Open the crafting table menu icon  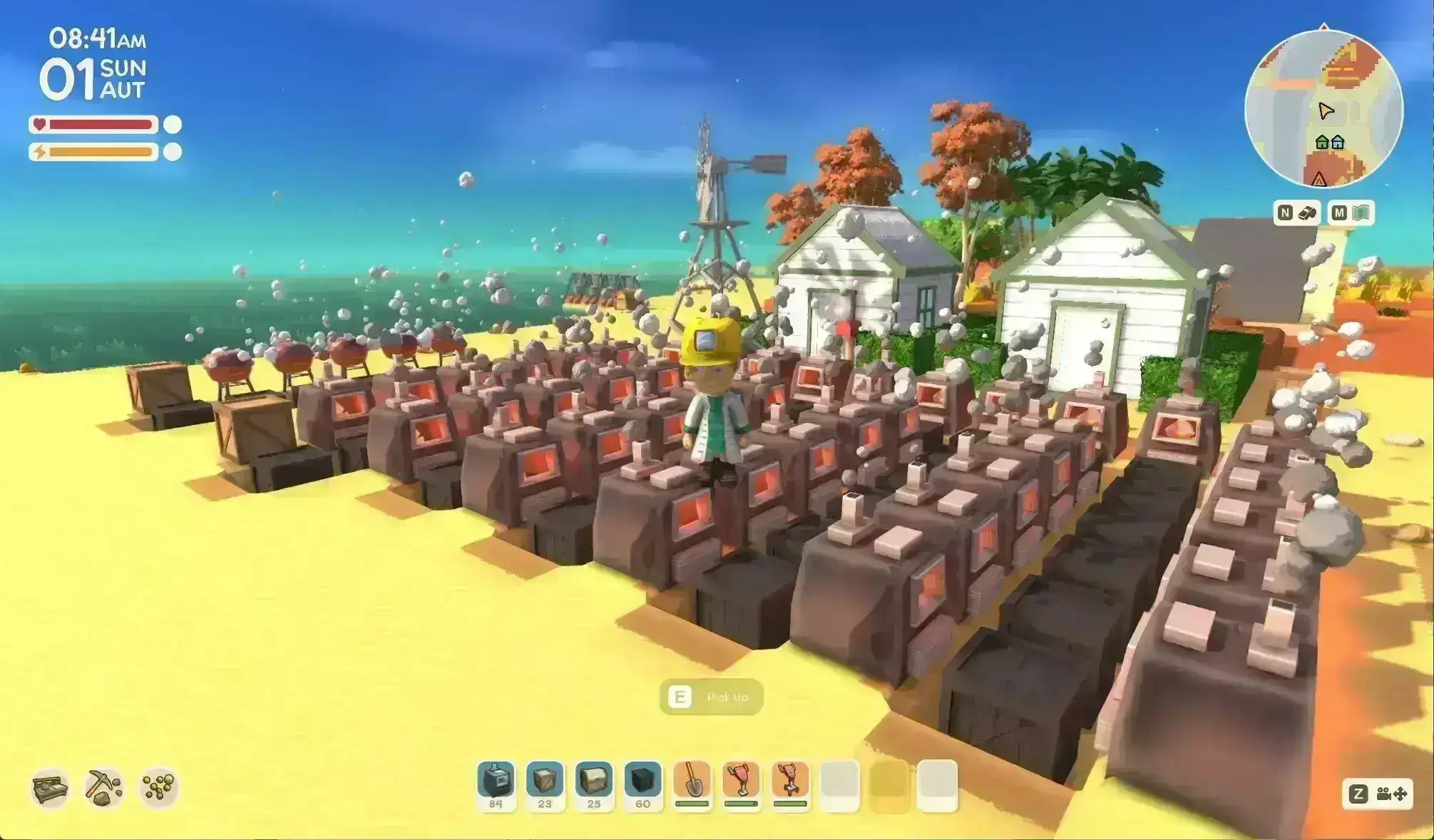[x=51, y=788]
